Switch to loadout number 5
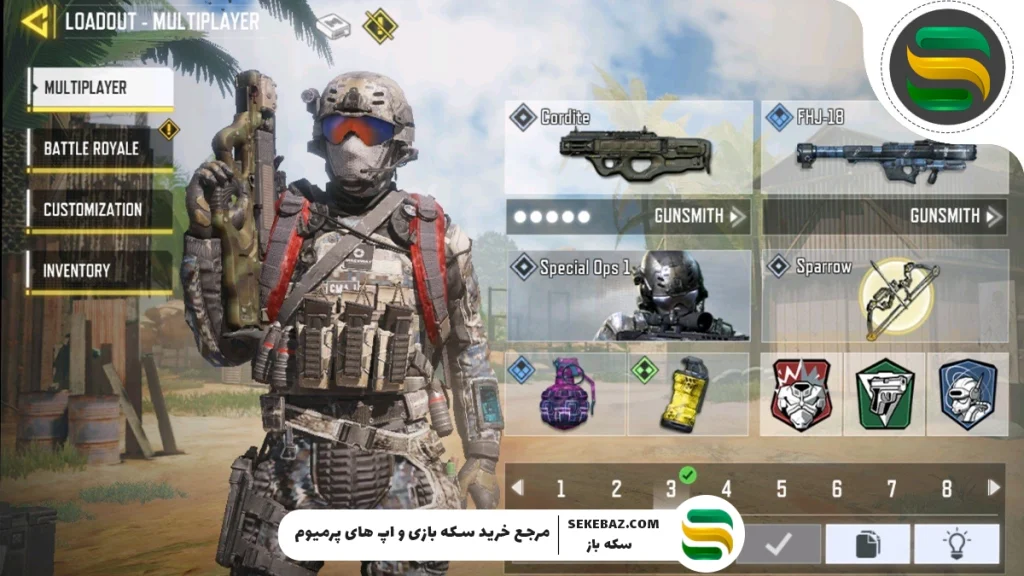Image resolution: width=1024 pixels, height=576 pixels. point(781,489)
